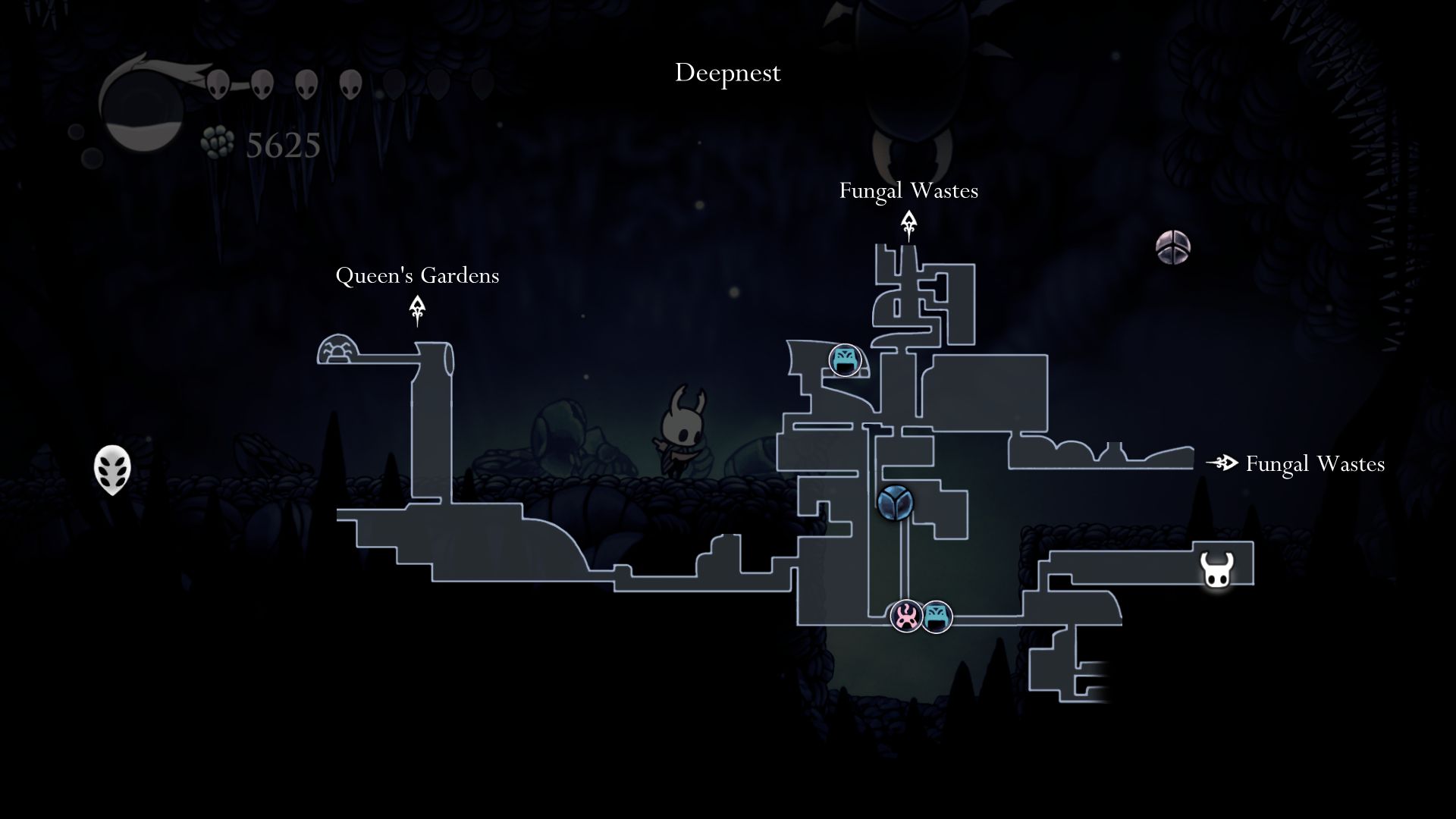Click the geo cluster icon beside the counter
1456x819 pixels.
click(x=216, y=141)
